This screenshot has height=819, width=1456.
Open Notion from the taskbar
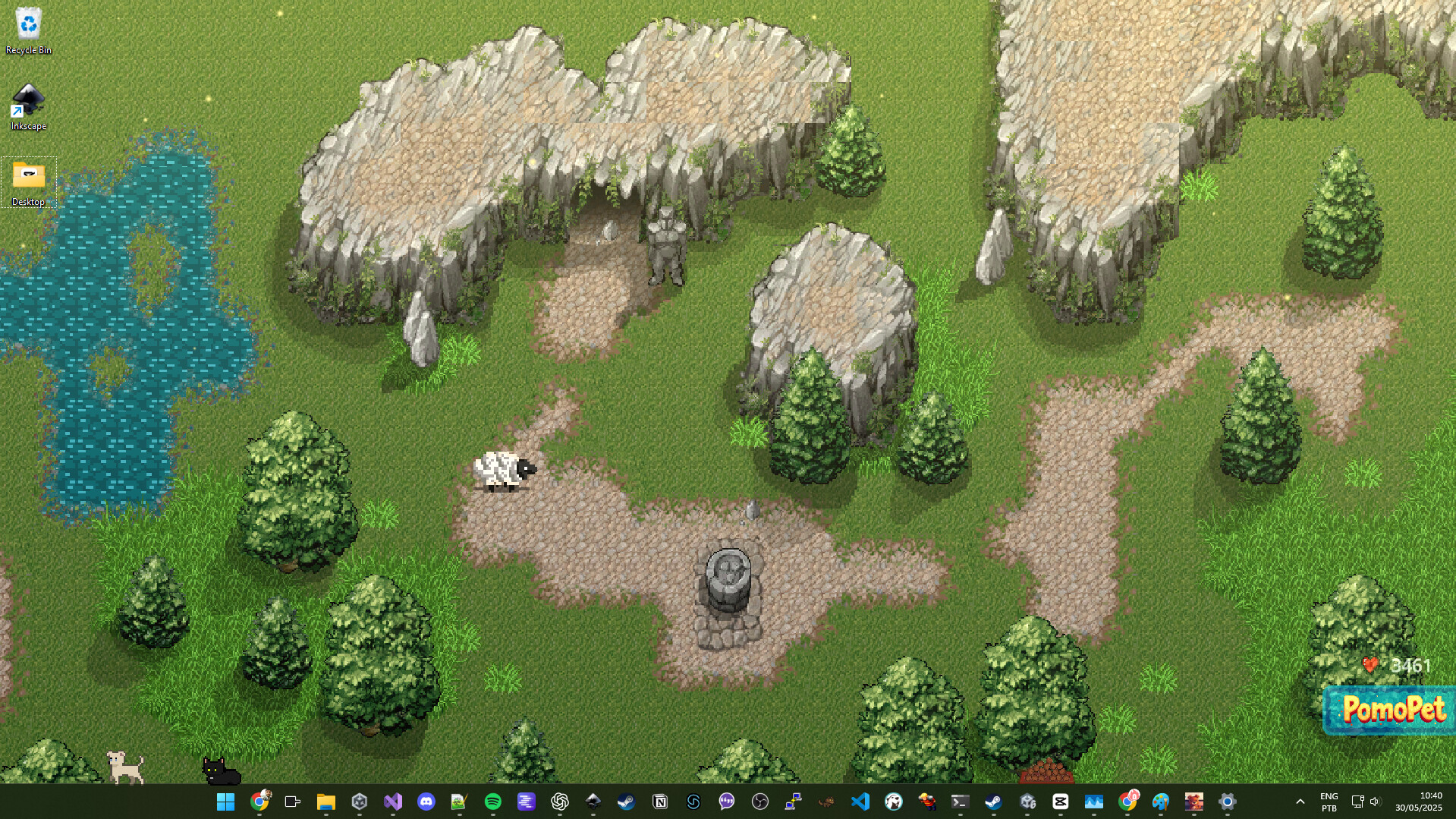659,802
